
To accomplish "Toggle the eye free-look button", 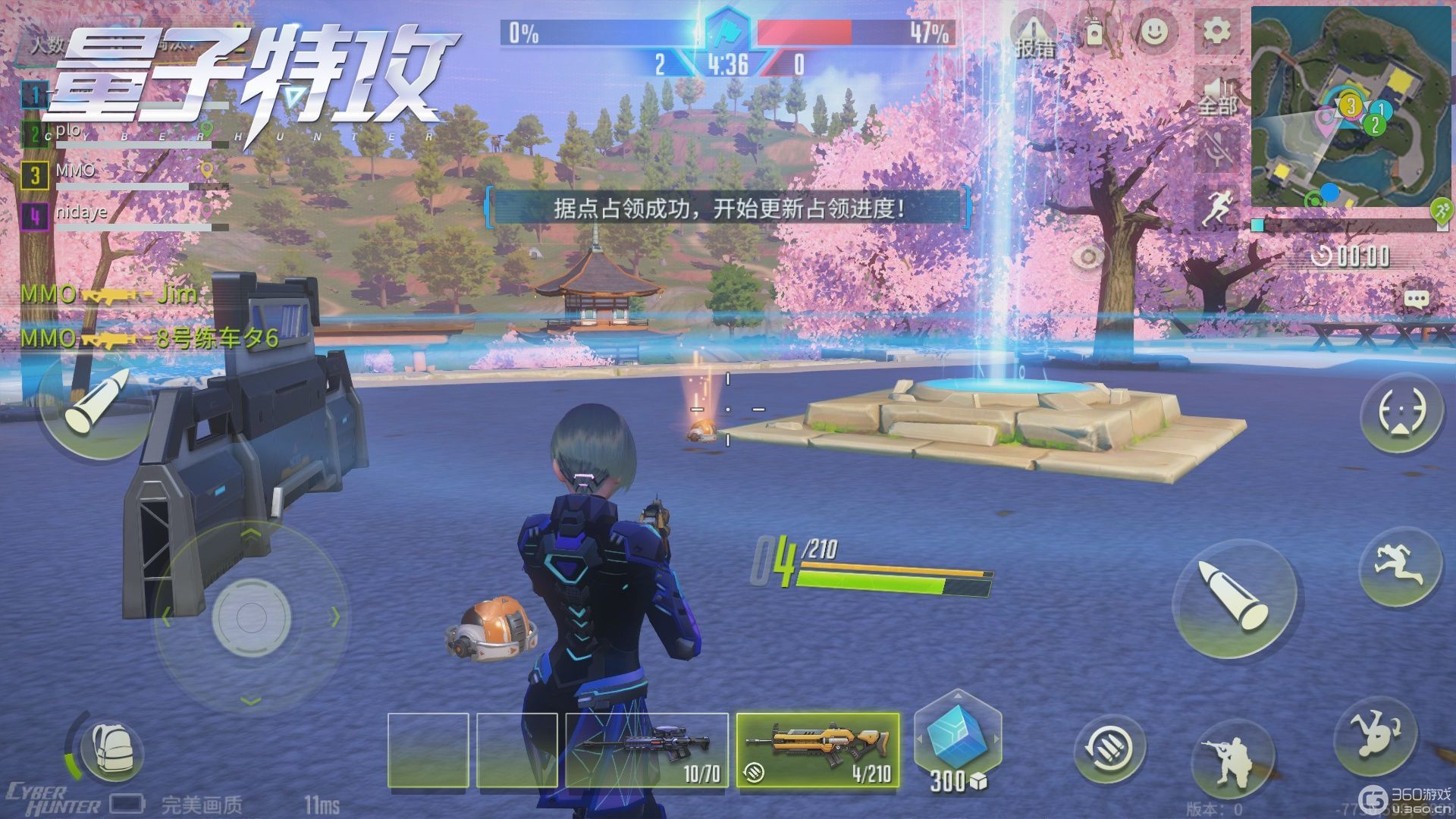I will click(x=1088, y=258).
